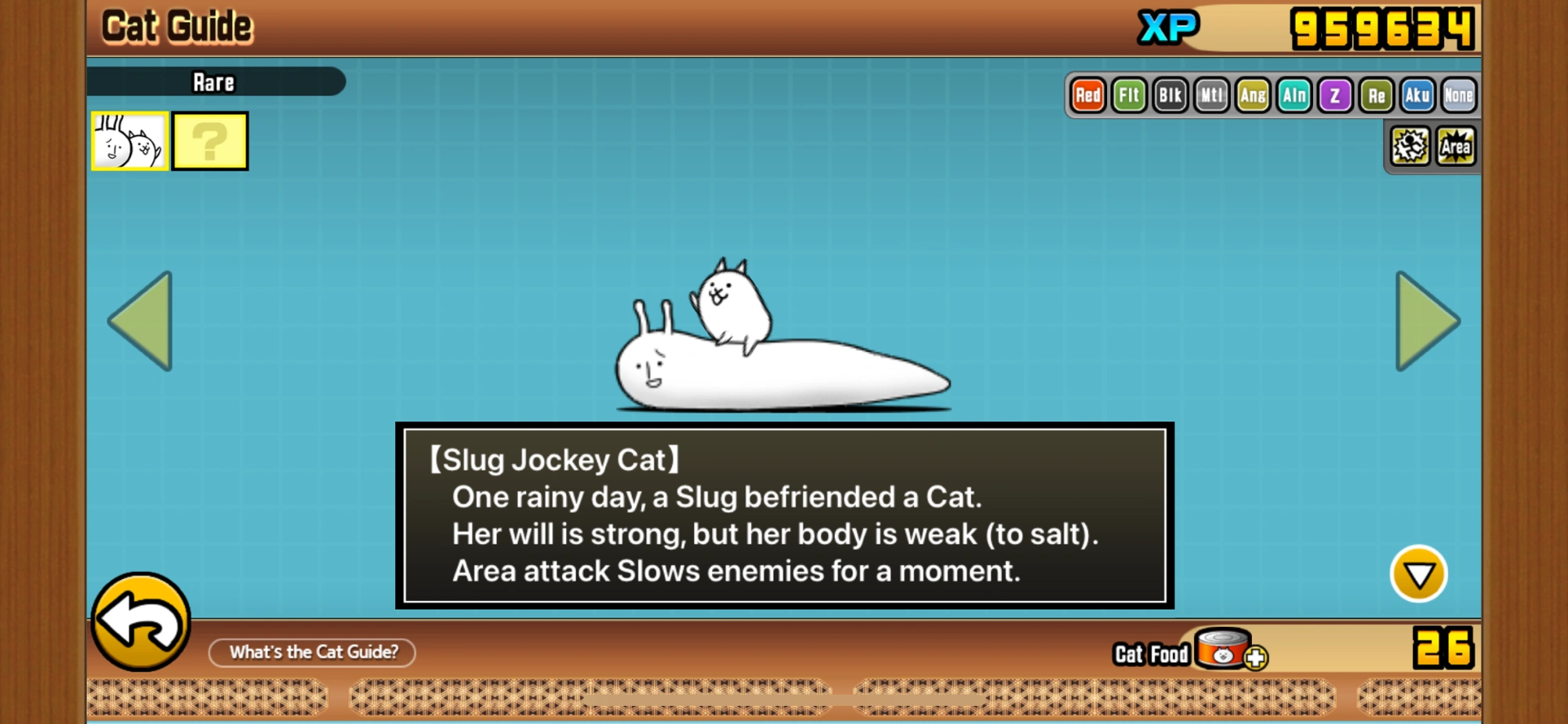
Task: Select the Flt floating enemy filter
Action: pyautogui.click(x=1130, y=96)
